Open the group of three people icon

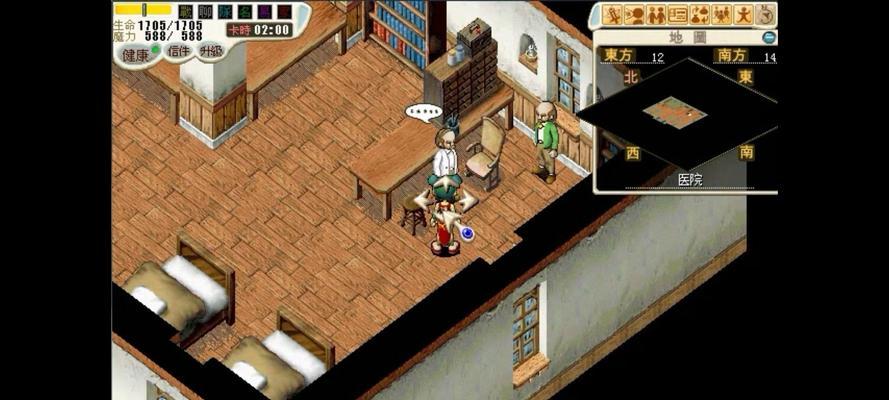pyautogui.click(x=722, y=15)
